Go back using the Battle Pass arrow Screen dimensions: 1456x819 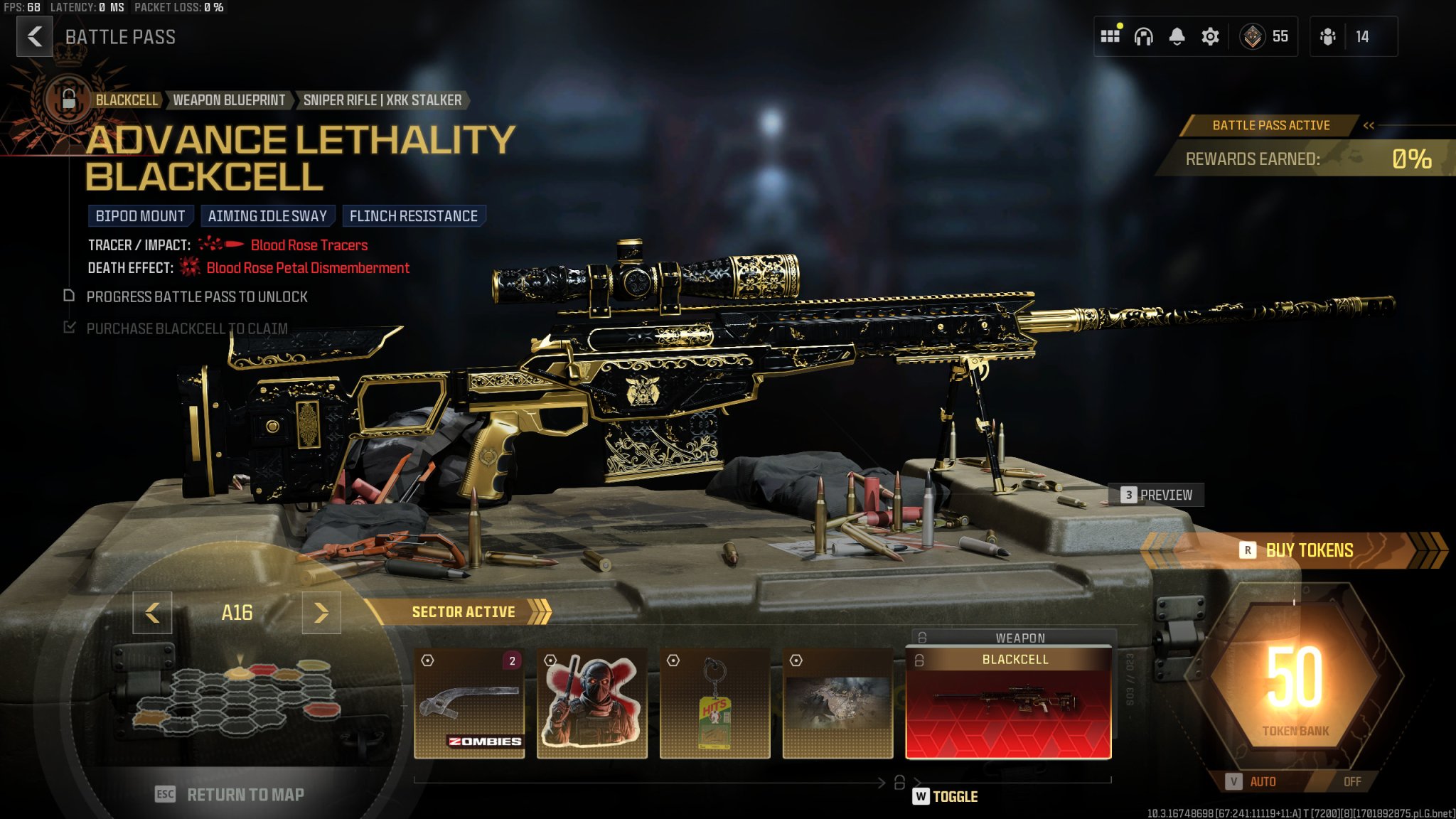pos(34,36)
